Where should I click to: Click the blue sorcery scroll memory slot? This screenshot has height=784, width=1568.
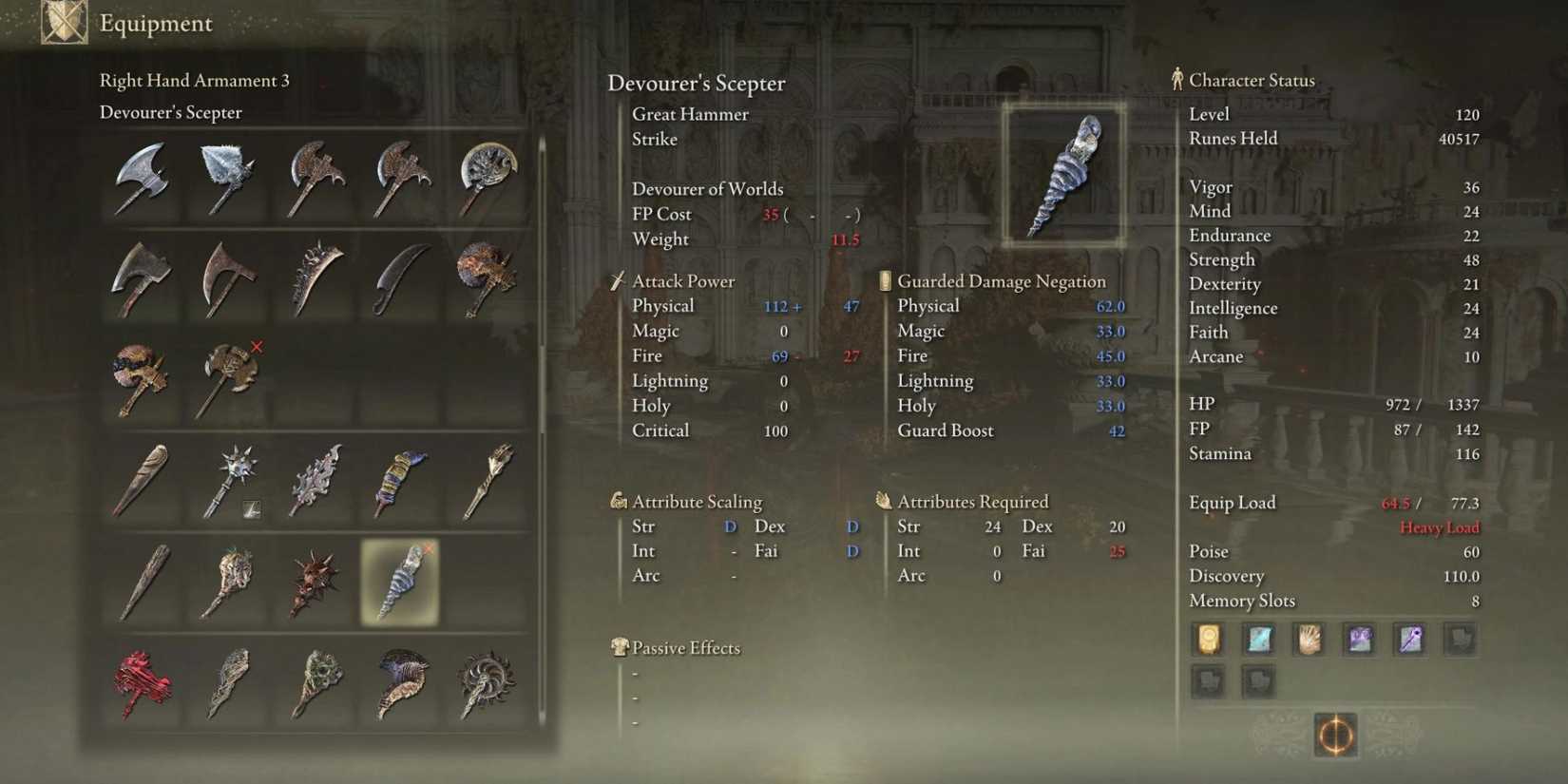[1259, 640]
